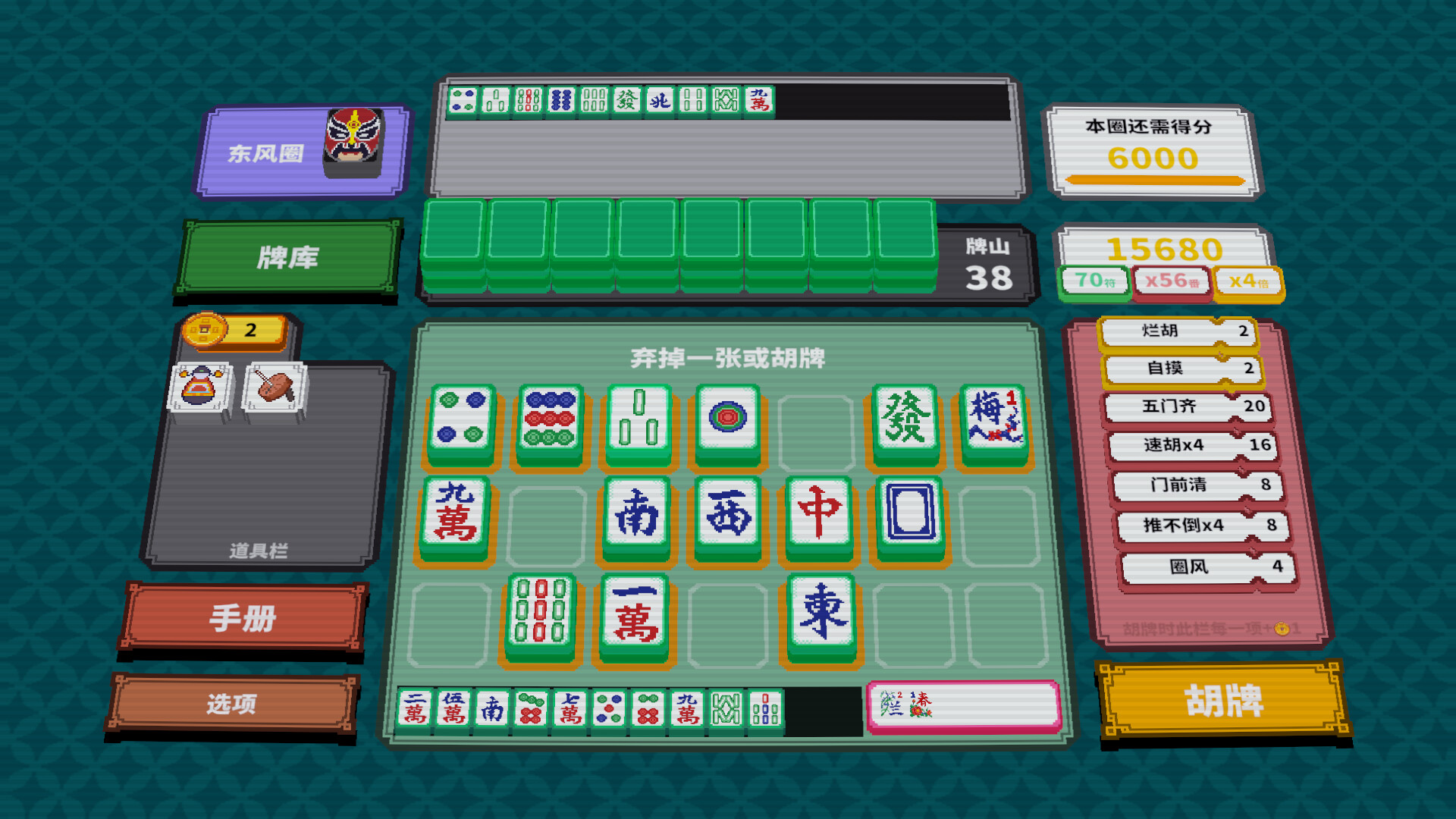The image size is (1456, 819).
Task: Open the 牌库 deck panel
Action: (290, 258)
